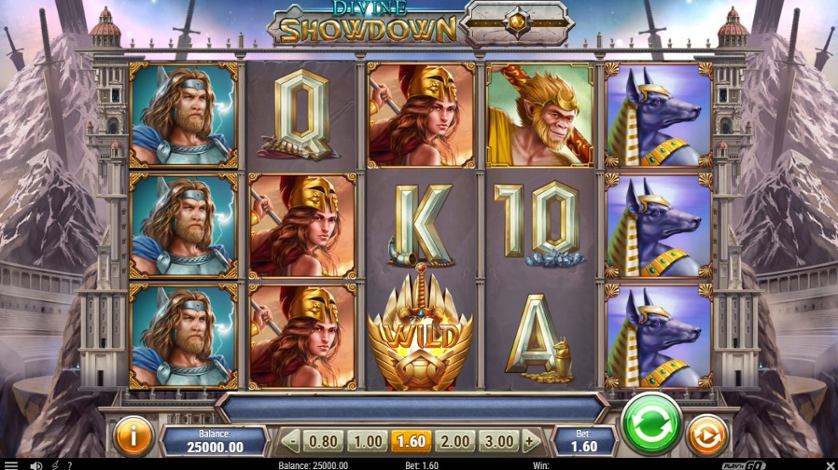The image size is (838, 470).
Task: Toggle sound with the speaker icon
Action: click(36, 465)
